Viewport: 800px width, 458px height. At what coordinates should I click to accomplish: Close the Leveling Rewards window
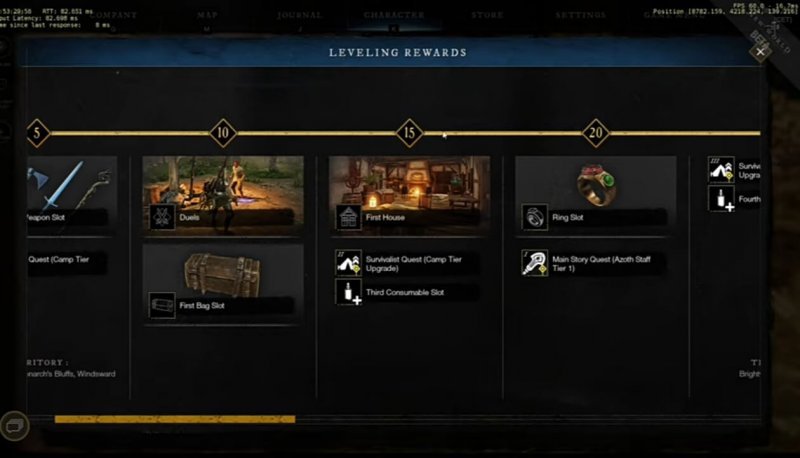point(760,53)
